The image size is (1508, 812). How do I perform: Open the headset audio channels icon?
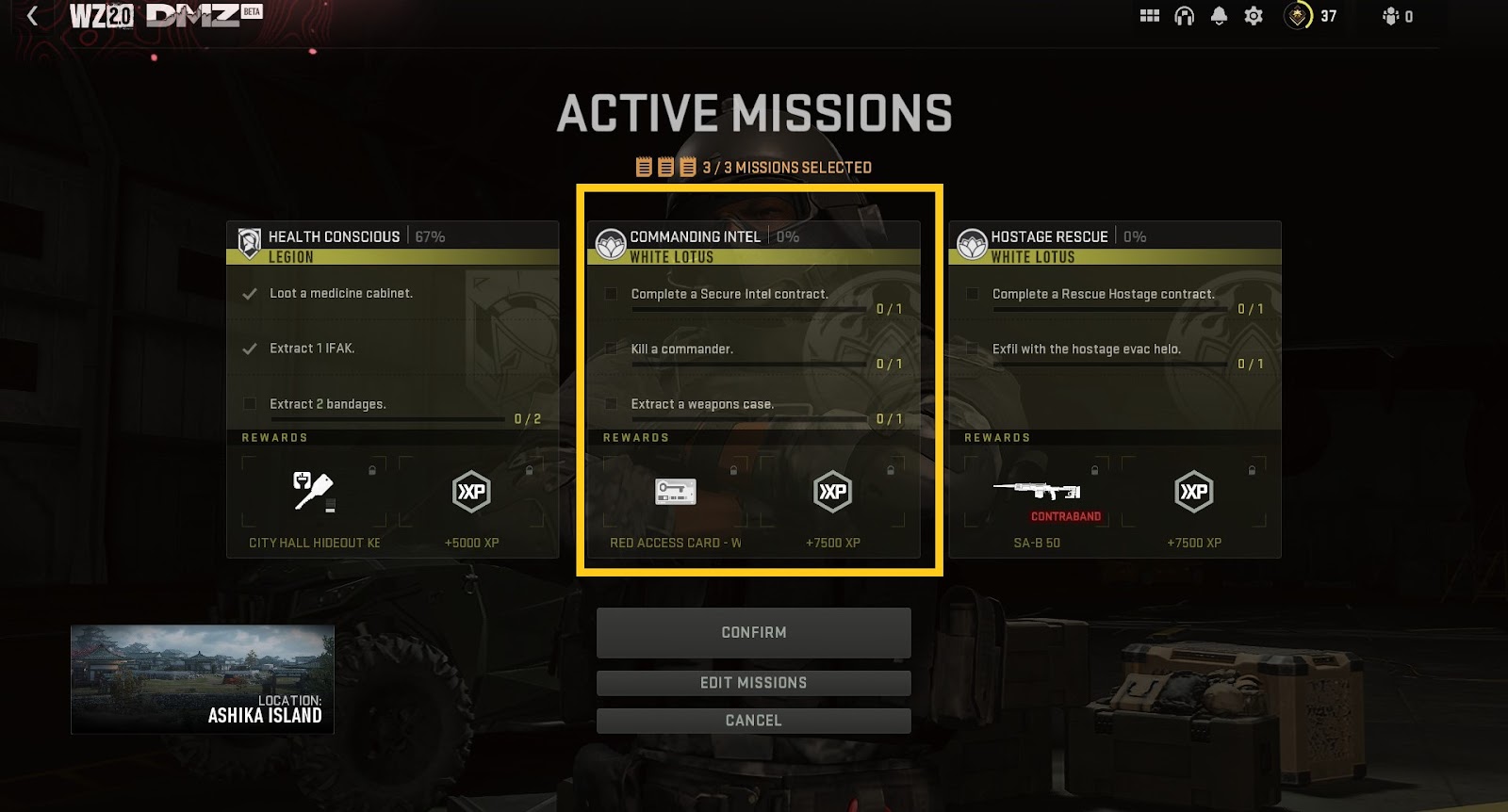tap(1185, 16)
